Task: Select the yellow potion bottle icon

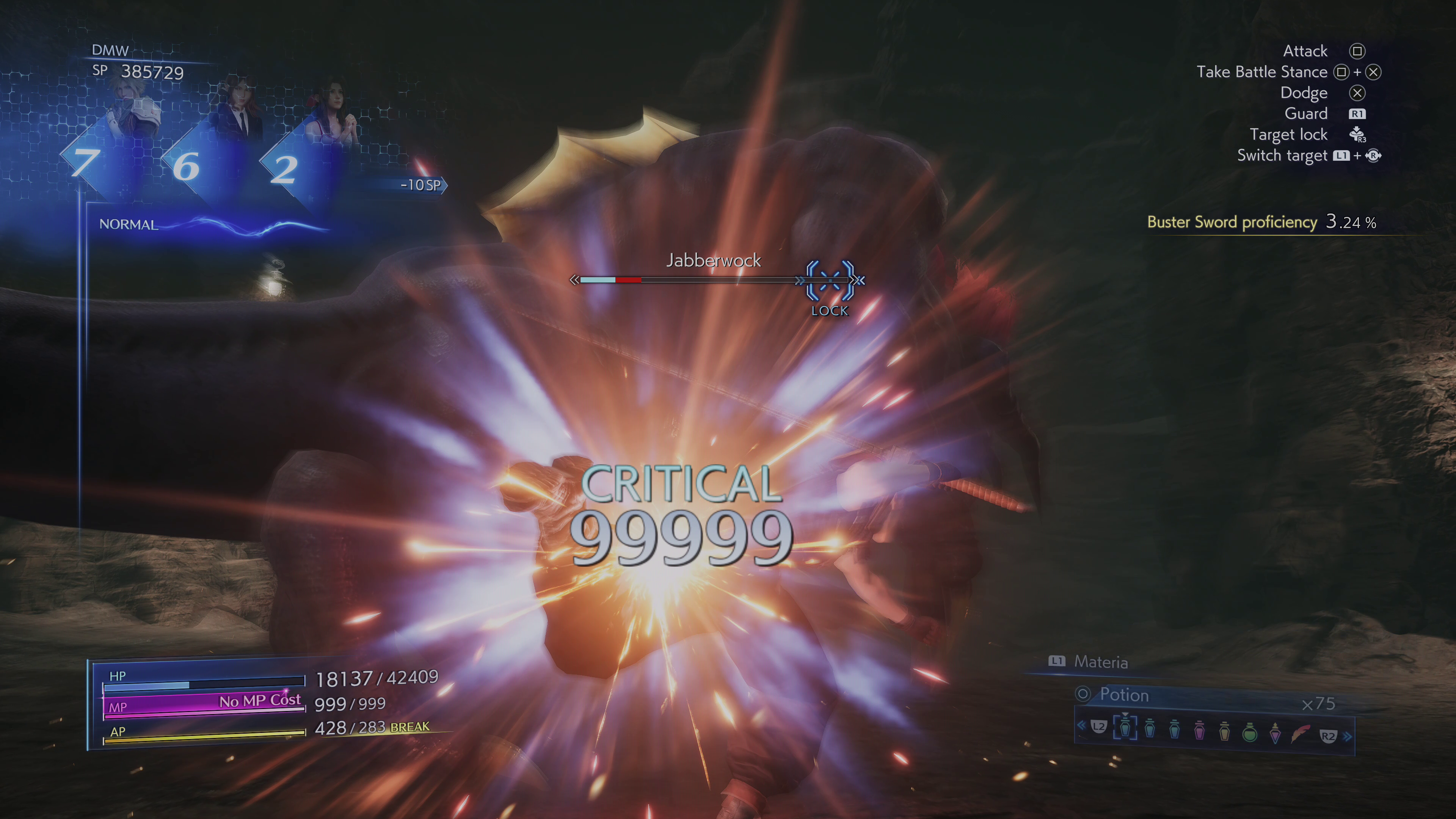Action: pos(1224,730)
